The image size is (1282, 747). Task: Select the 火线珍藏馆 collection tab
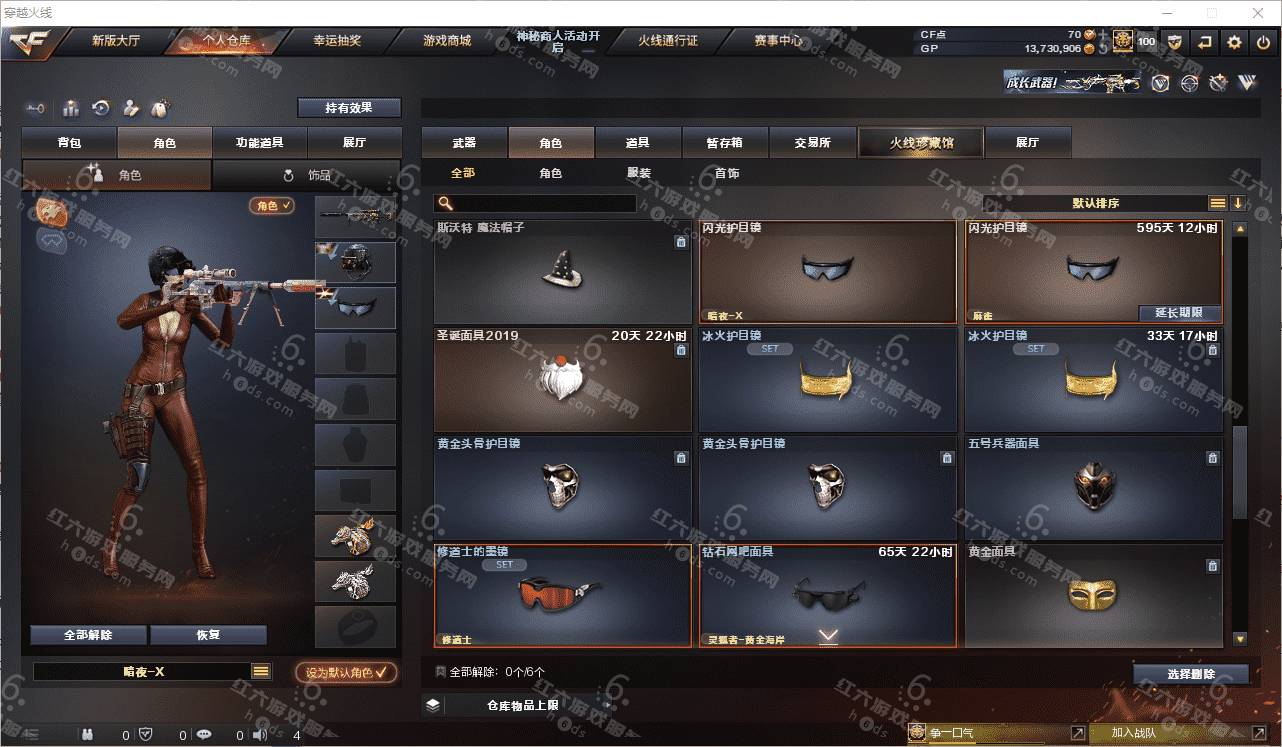tap(921, 143)
